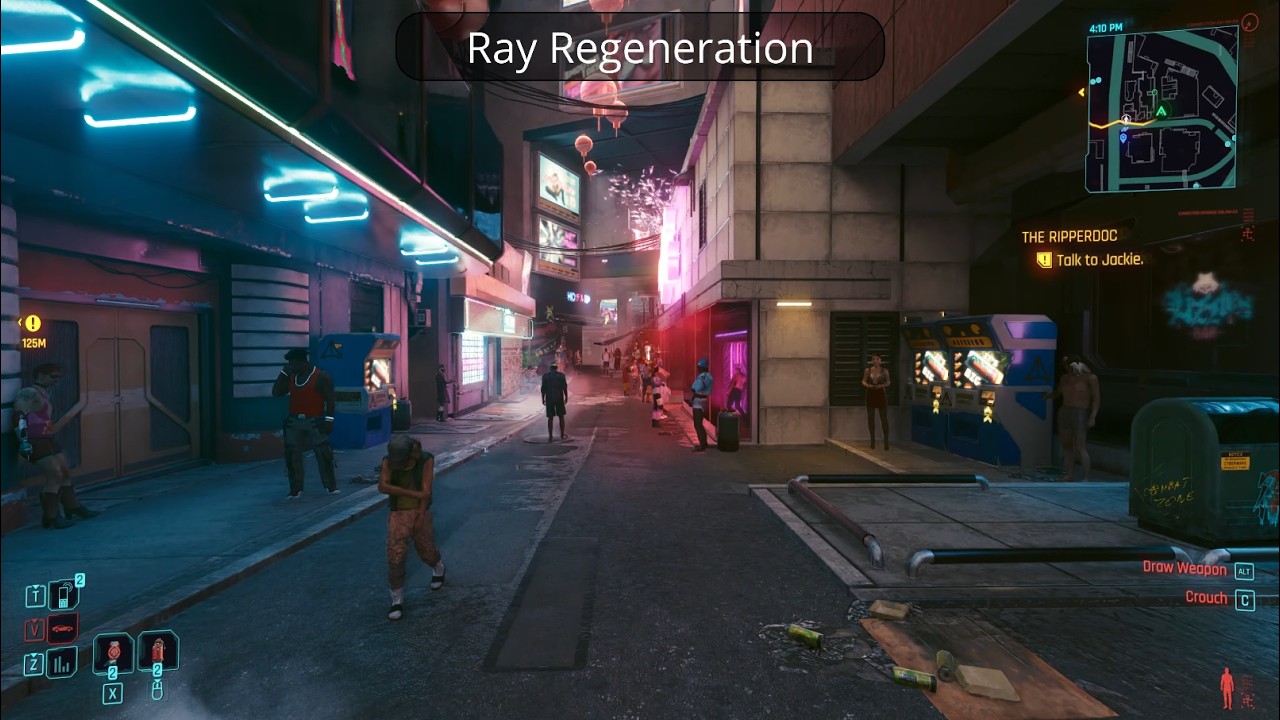Image resolution: width=1280 pixels, height=720 pixels.
Task: Call your vehicle with the car icon
Action: [62, 629]
